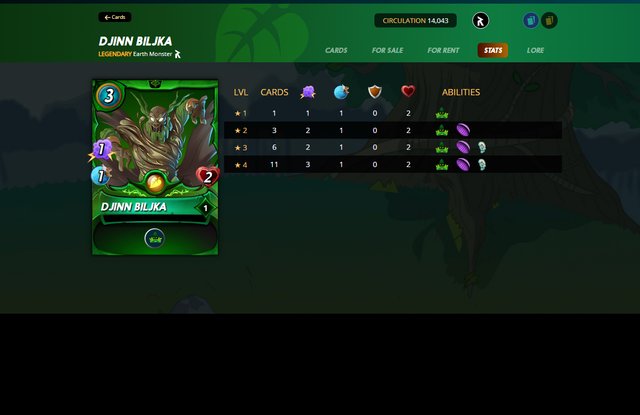Viewport: 640px width, 415px height.
Task: Click the blue speed column icon
Action: (x=341, y=92)
